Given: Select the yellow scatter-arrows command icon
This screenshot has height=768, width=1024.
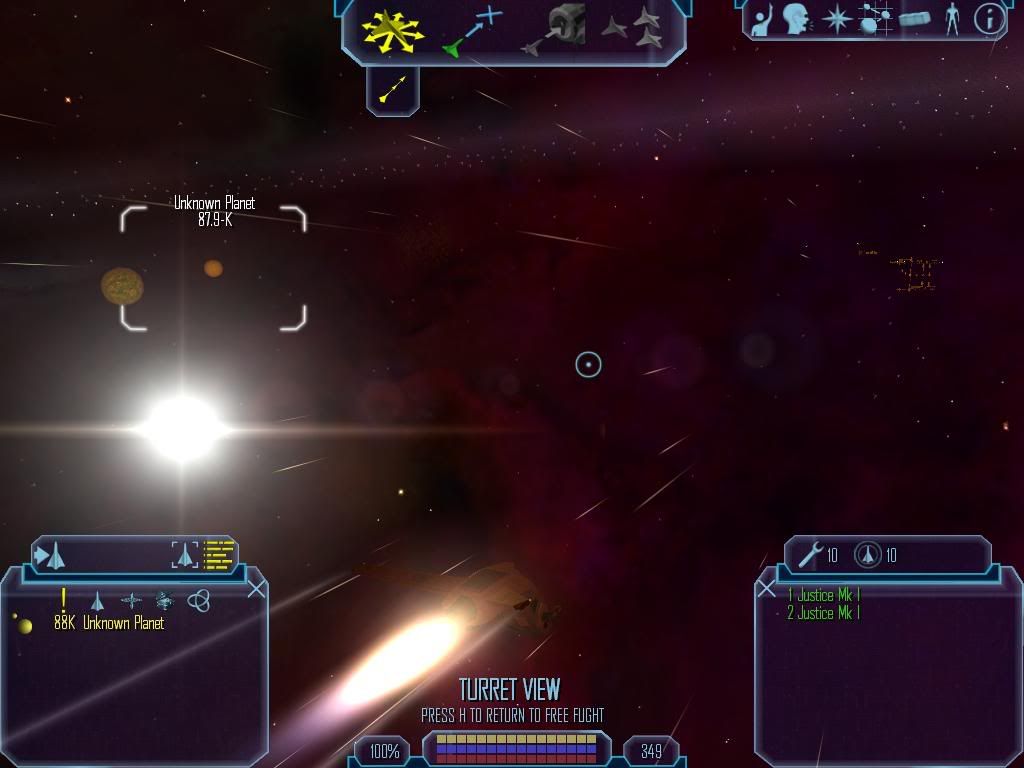Looking at the screenshot, I should click(x=393, y=30).
